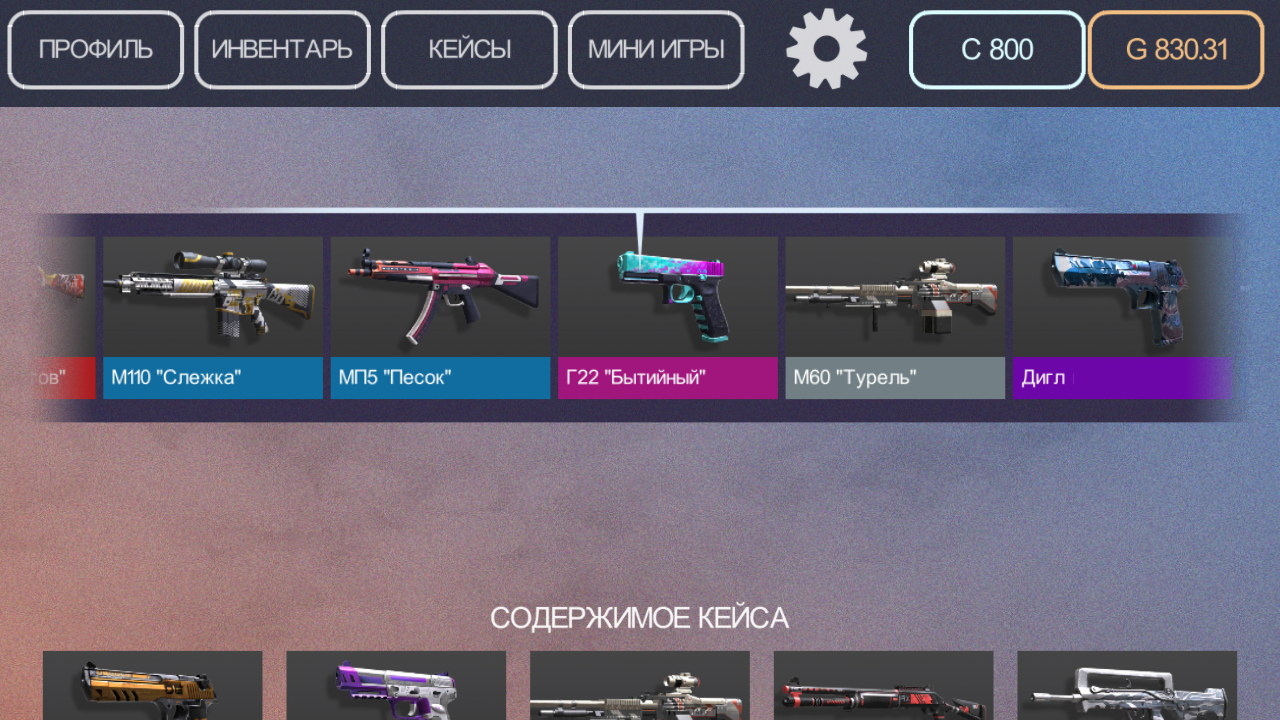Click the C 800 coin balance
The width and height of the screenshot is (1280, 720).
point(996,50)
